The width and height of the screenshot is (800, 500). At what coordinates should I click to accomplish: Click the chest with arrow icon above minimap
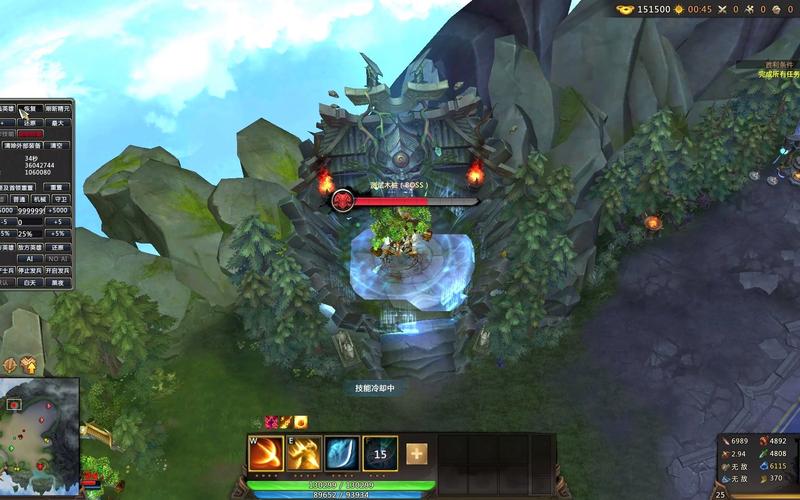point(28,365)
